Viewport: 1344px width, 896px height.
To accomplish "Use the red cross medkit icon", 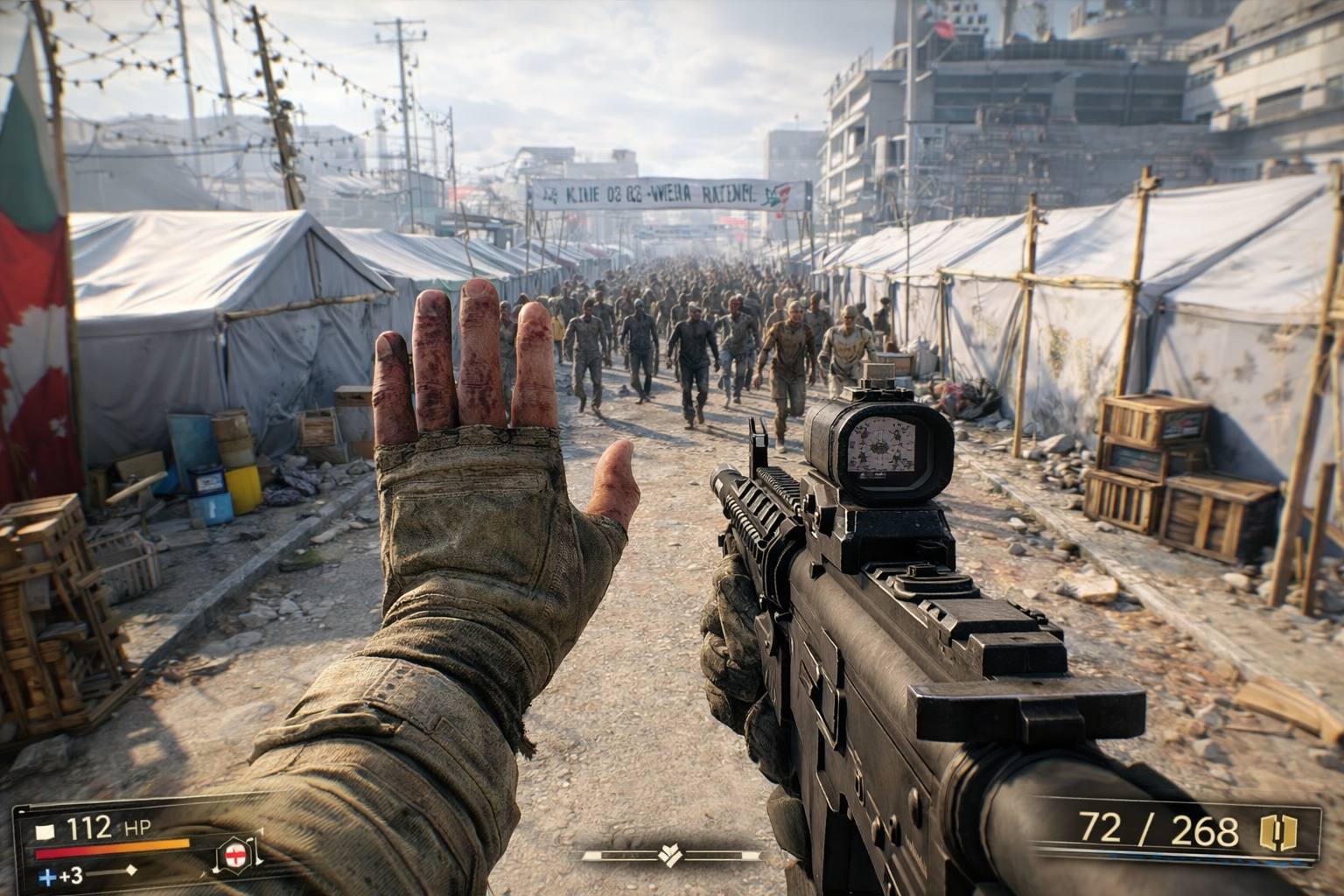I will click(x=234, y=853).
